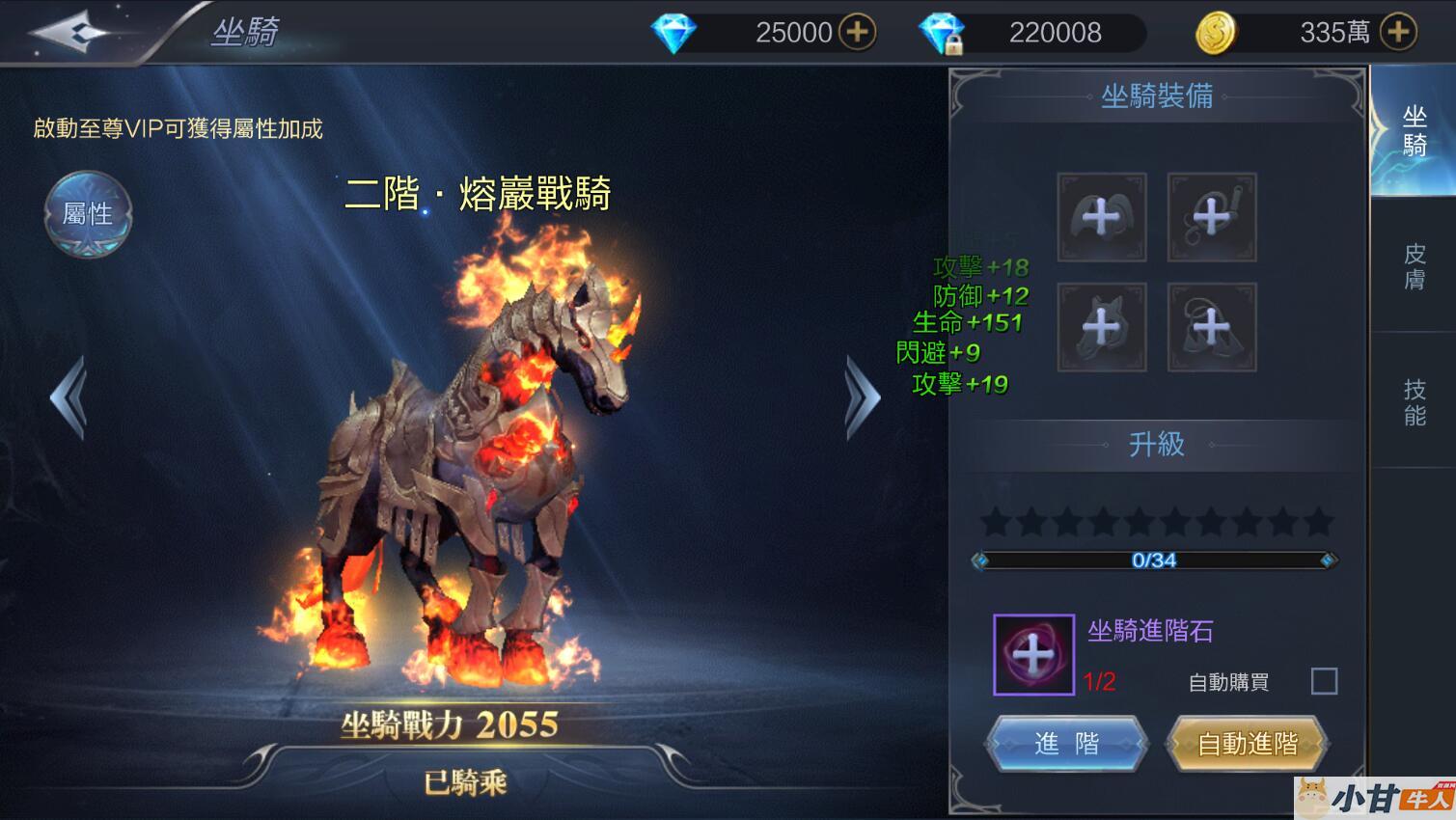Click the blue 進階 advance button
The image size is (1456, 820).
click(x=1066, y=743)
